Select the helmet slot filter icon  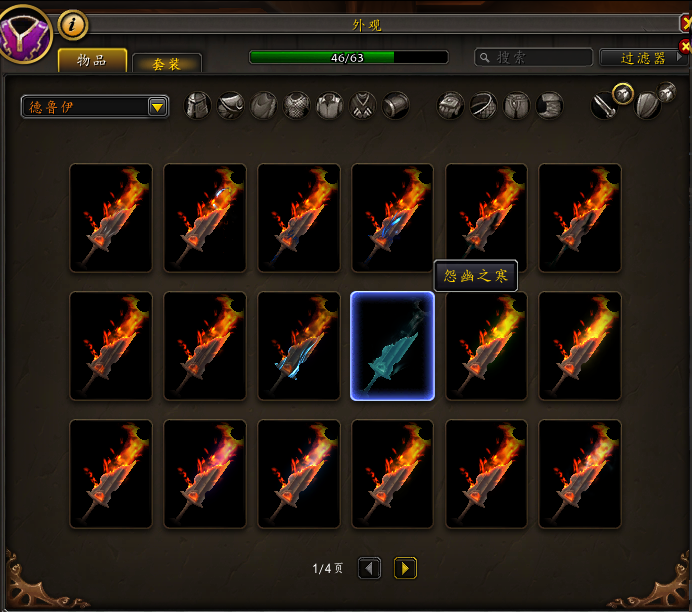[198, 105]
